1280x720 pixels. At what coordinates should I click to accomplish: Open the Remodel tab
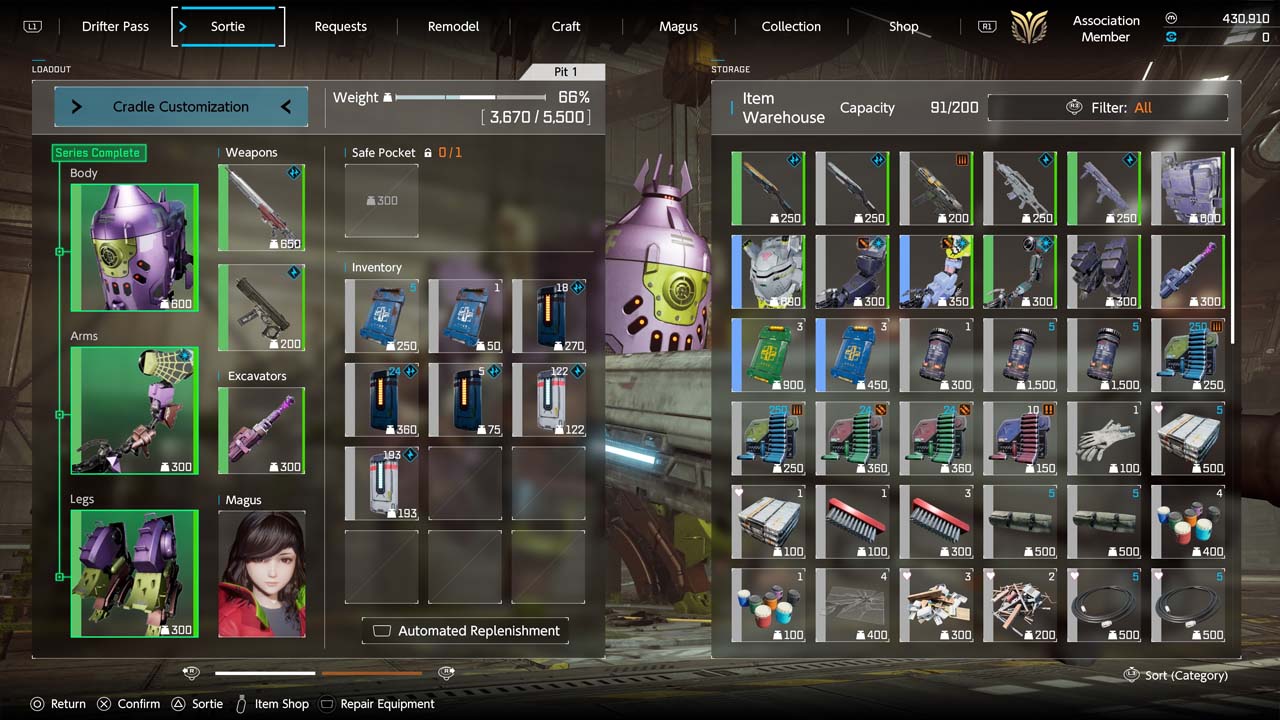tap(453, 27)
